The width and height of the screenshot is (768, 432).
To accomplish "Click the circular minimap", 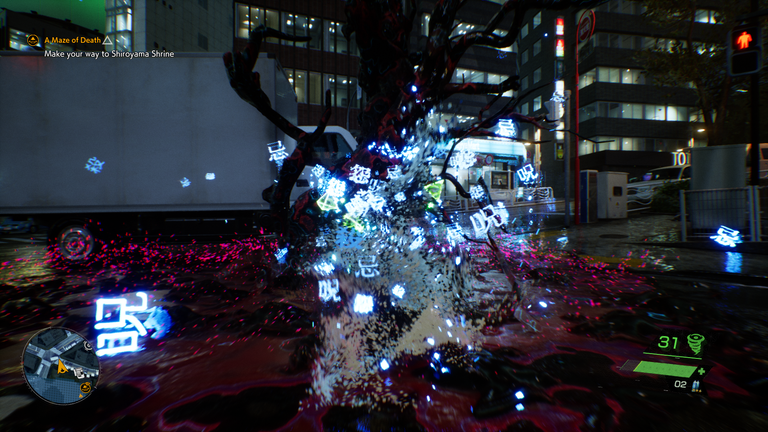I will pyautogui.click(x=60, y=365).
